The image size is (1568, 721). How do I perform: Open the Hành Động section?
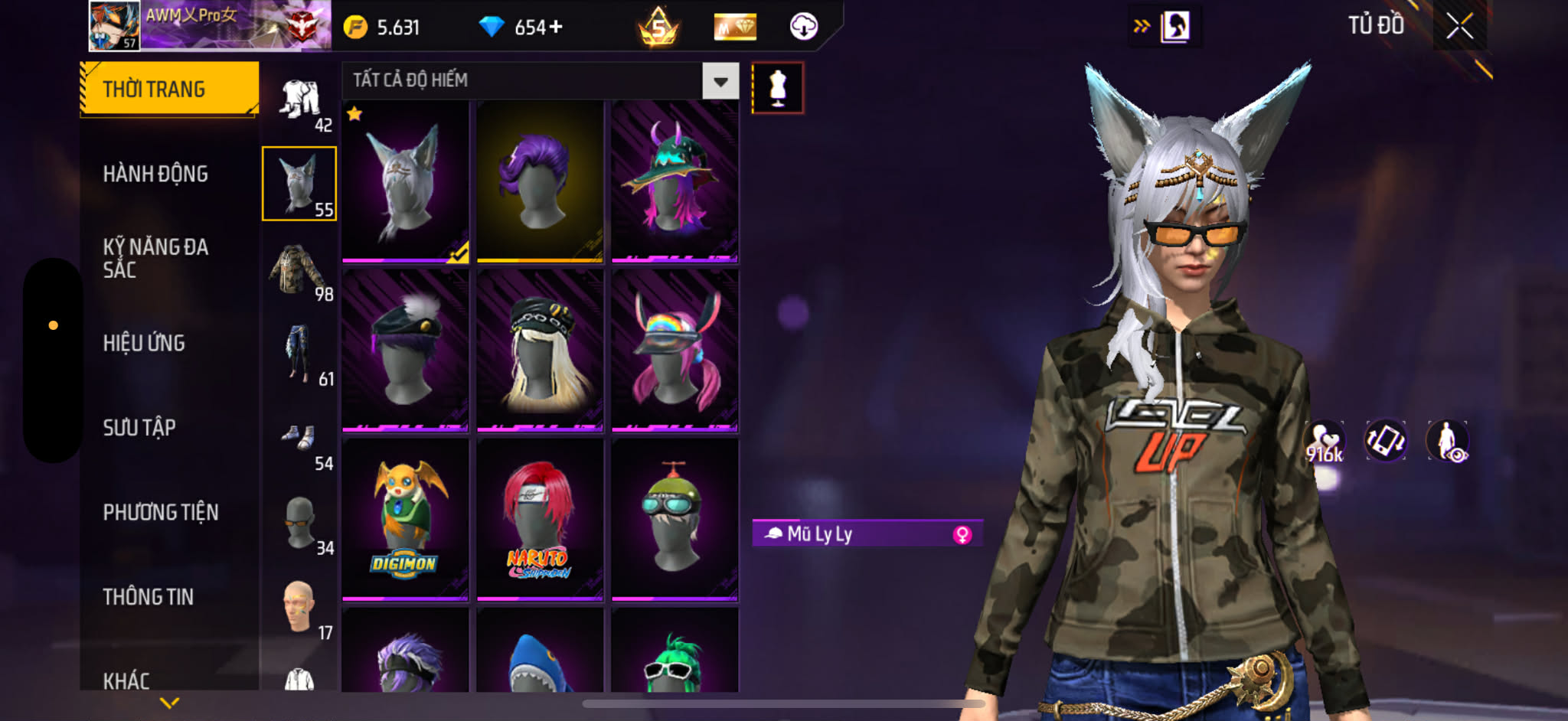[x=155, y=175]
